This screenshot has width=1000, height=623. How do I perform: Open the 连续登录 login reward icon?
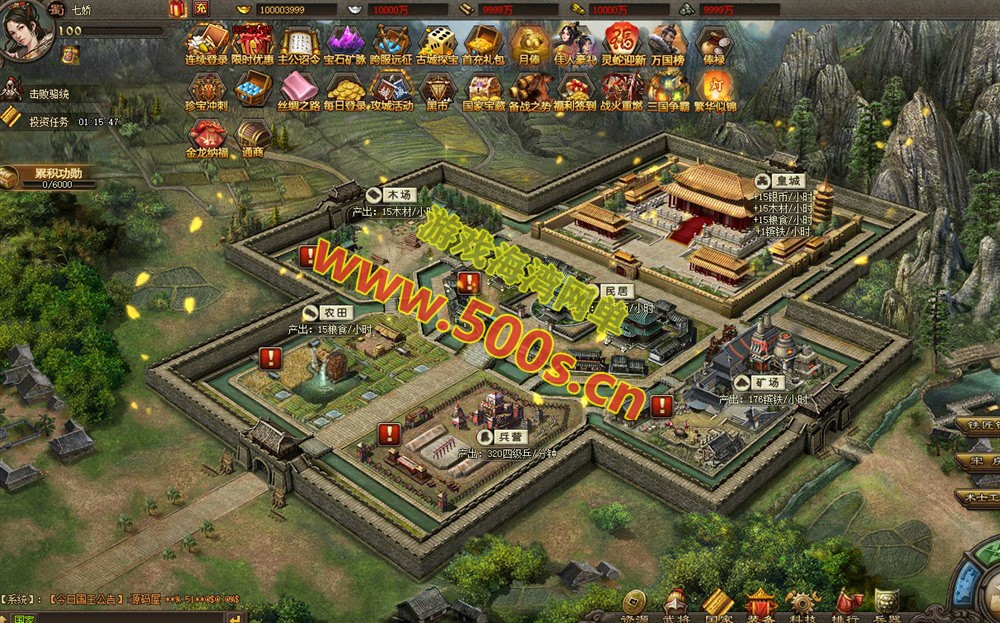207,44
